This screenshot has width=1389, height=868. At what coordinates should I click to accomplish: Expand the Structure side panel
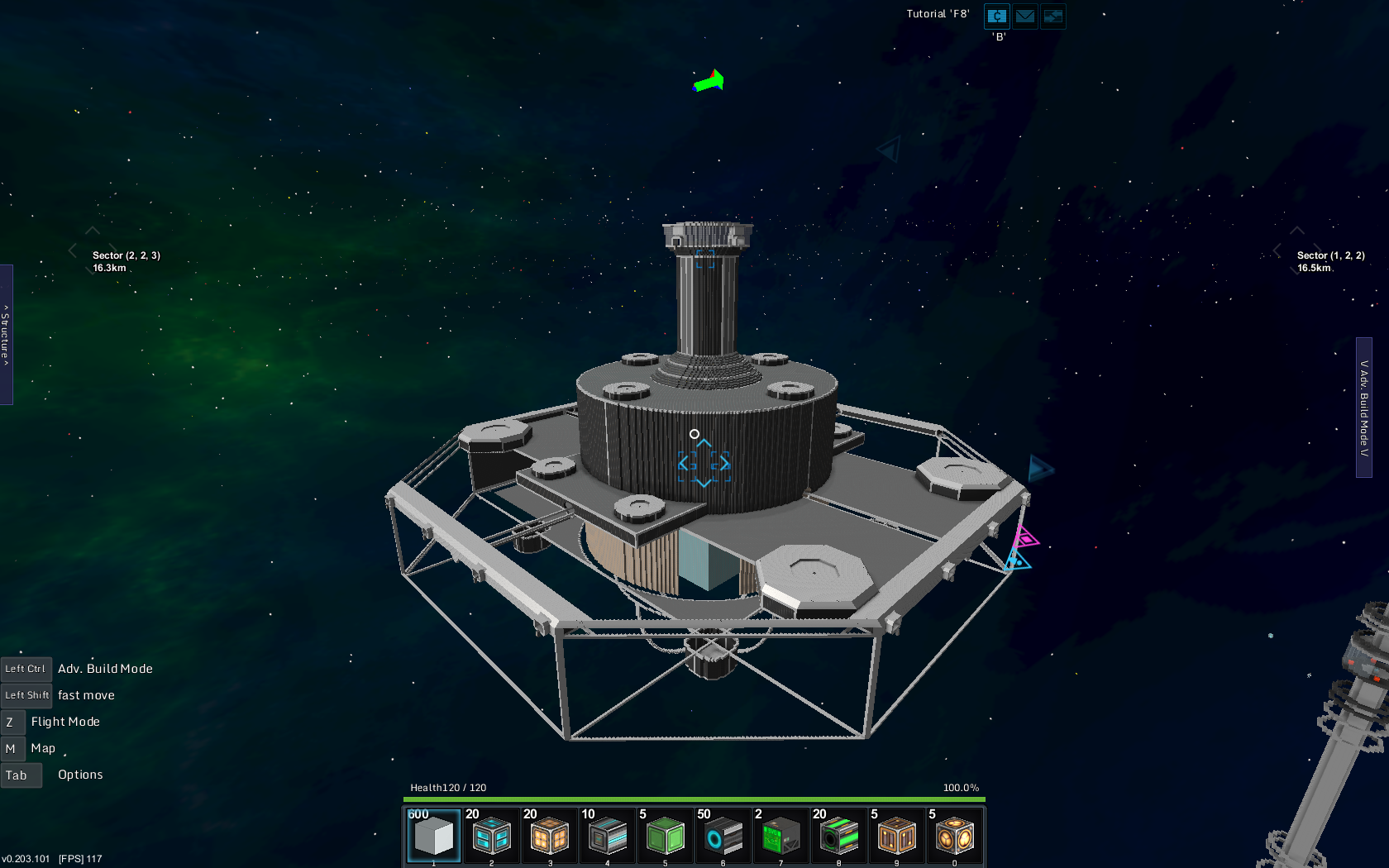[x=6, y=335]
